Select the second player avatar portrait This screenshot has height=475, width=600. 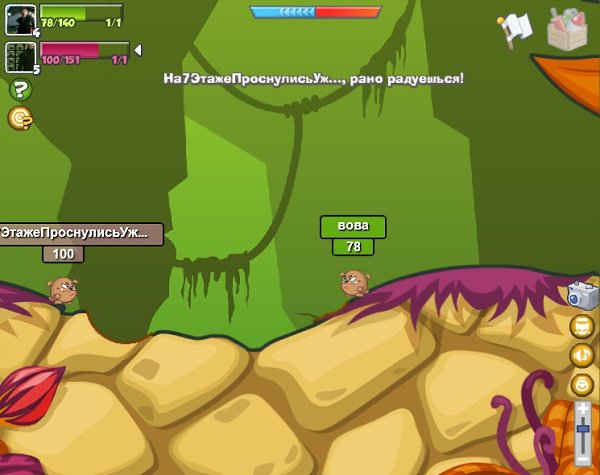coord(21,57)
